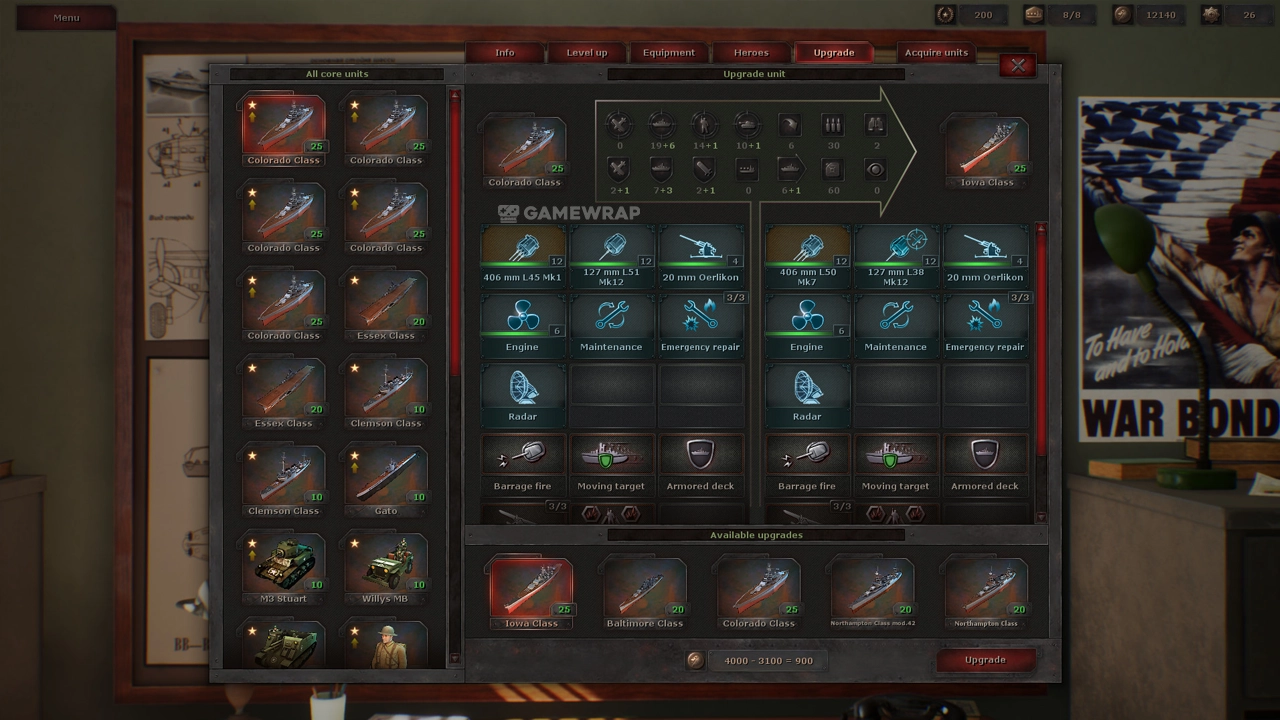
Task: Close the upgrade unit window
Action: pyautogui.click(x=1017, y=65)
